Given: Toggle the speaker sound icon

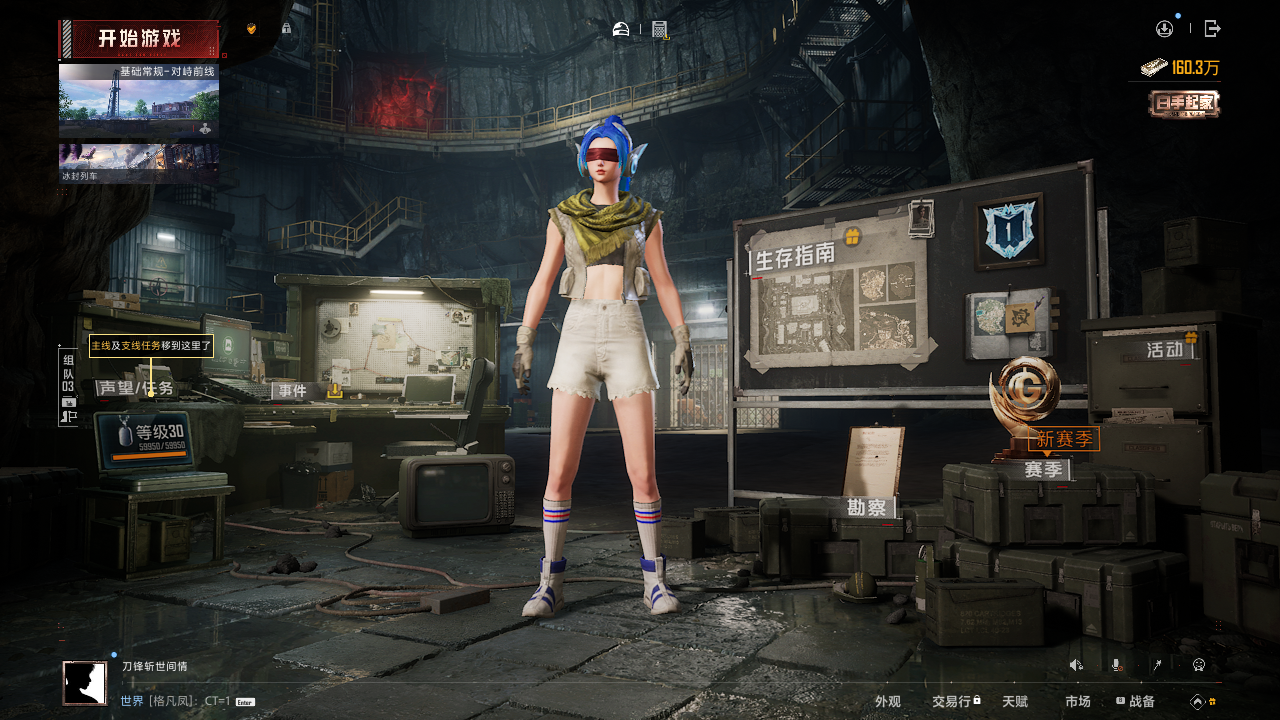Looking at the screenshot, I should click(1076, 665).
